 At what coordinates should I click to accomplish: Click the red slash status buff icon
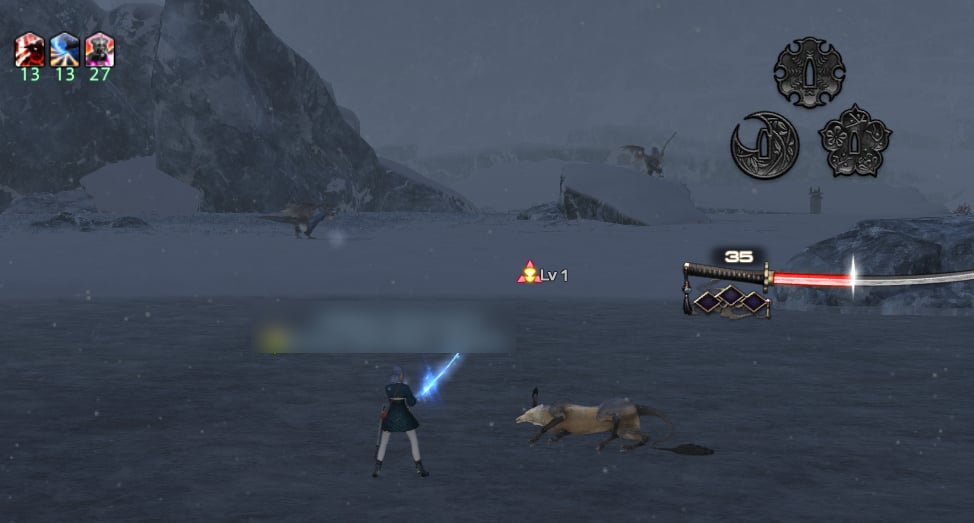pos(30,49)
